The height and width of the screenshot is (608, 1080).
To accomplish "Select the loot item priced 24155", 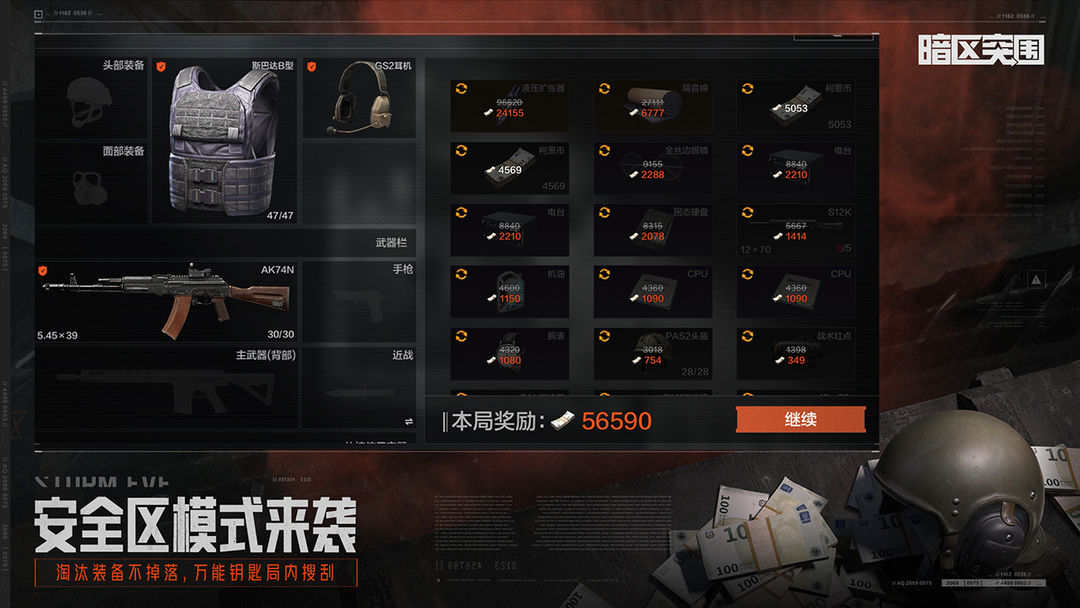I will [509, 106].
